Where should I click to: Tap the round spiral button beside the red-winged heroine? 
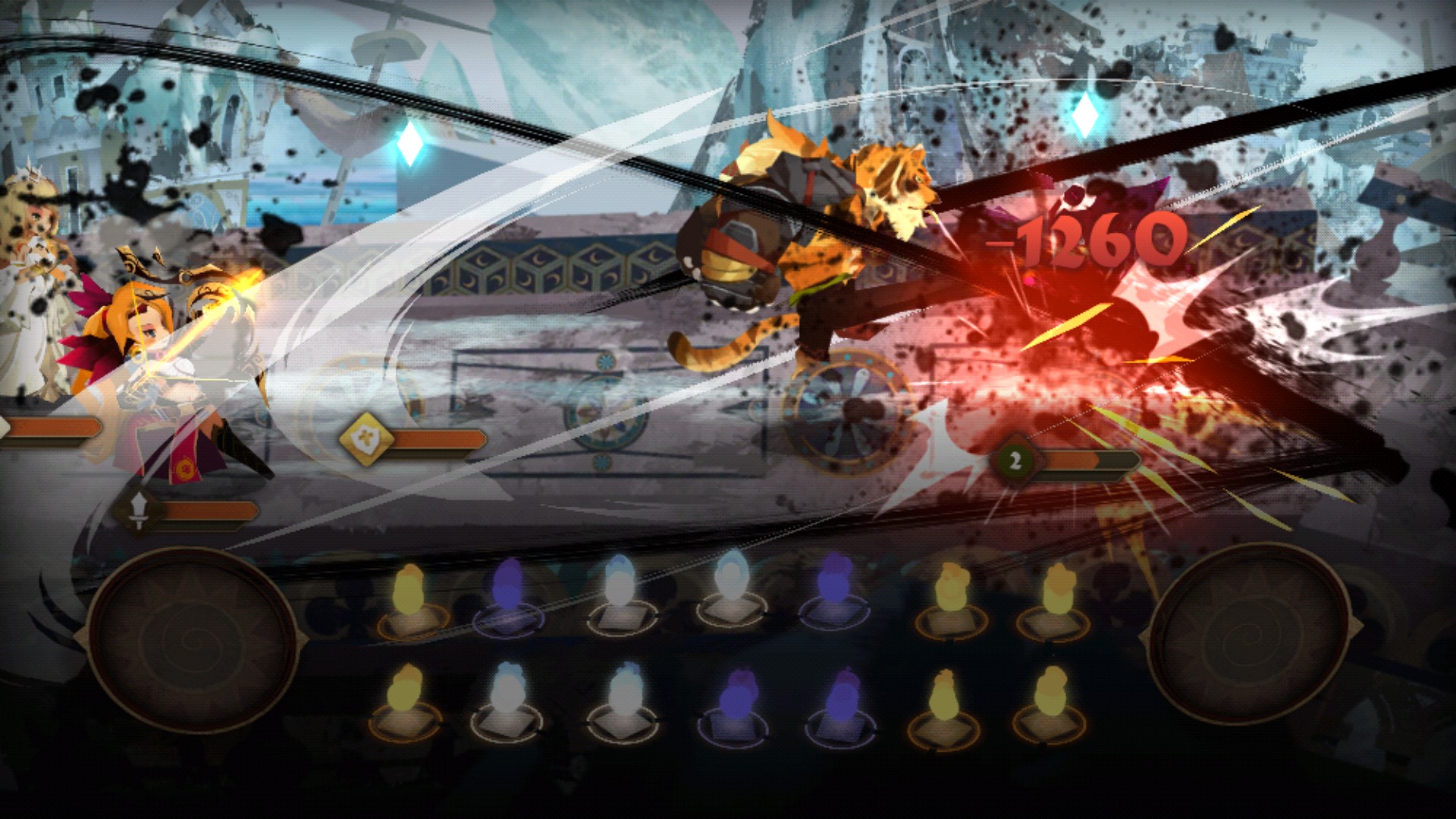point(191,639)
